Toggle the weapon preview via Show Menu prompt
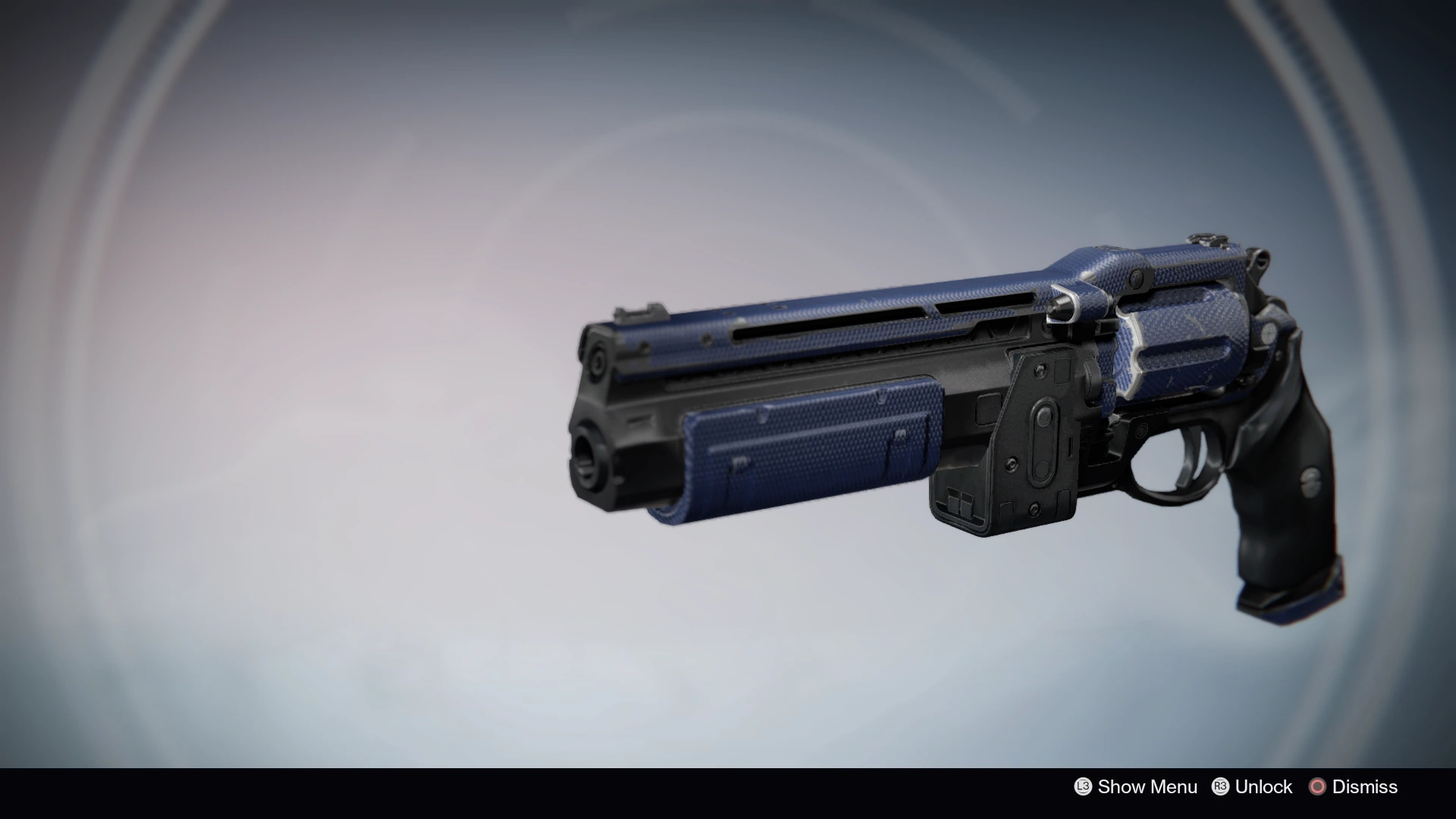This screenshot has width=1456, height=819. [x=1147, y=787]
